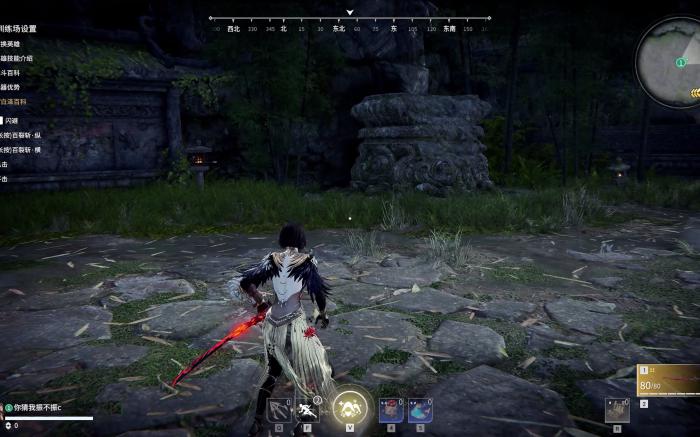Select the 切换英雄 switch hero entry
The width and height of the screenshot is (700, 437).
(10, 44)
